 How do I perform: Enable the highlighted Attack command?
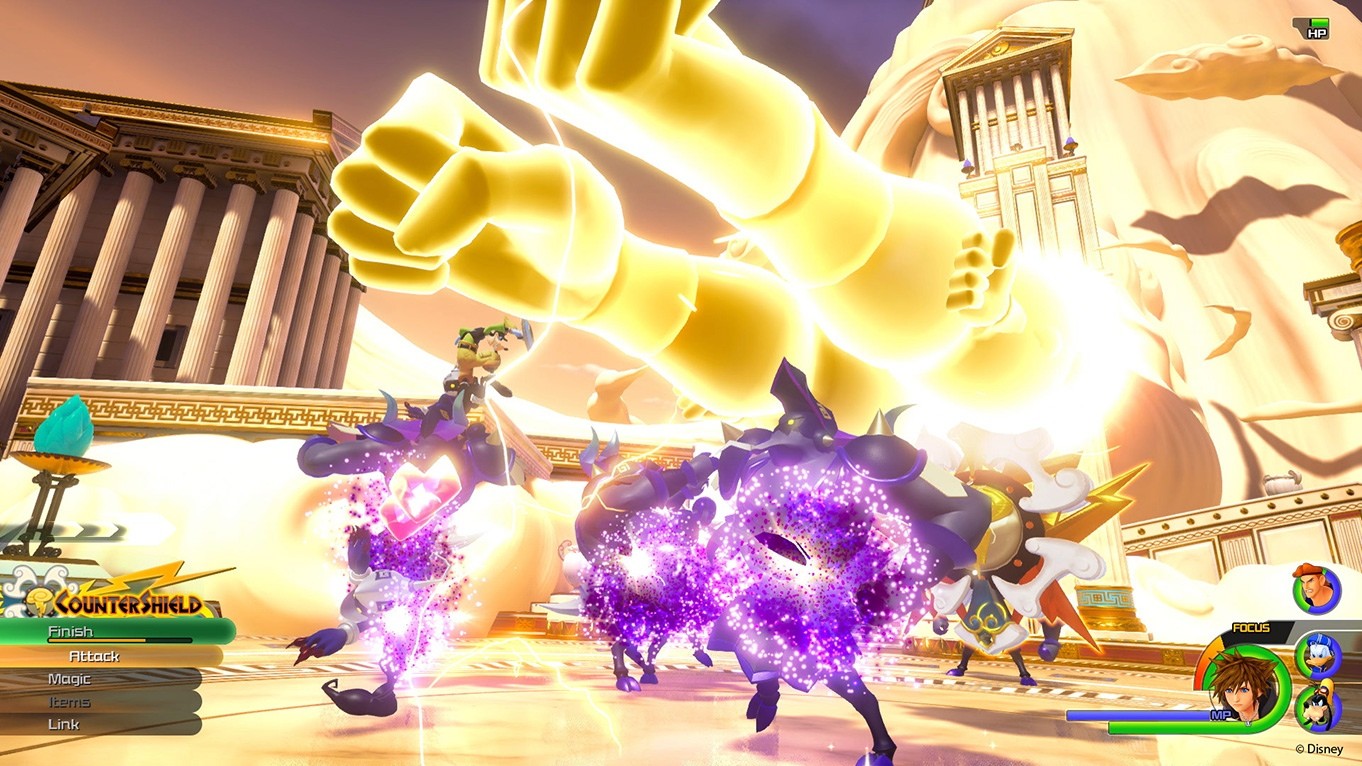click(95, 656)
